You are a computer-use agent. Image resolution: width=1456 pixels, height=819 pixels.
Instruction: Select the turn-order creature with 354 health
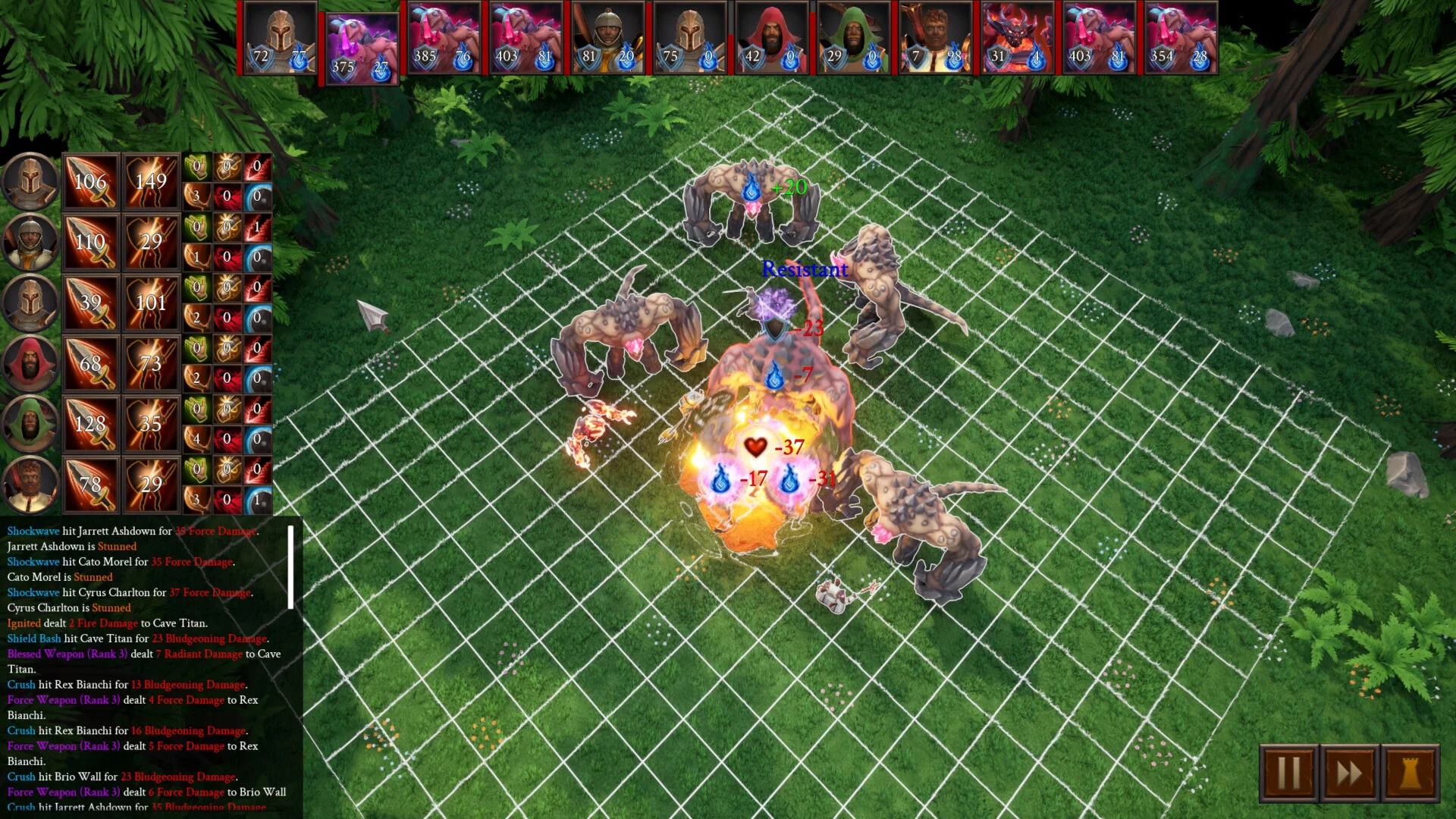click(1181, 38)
